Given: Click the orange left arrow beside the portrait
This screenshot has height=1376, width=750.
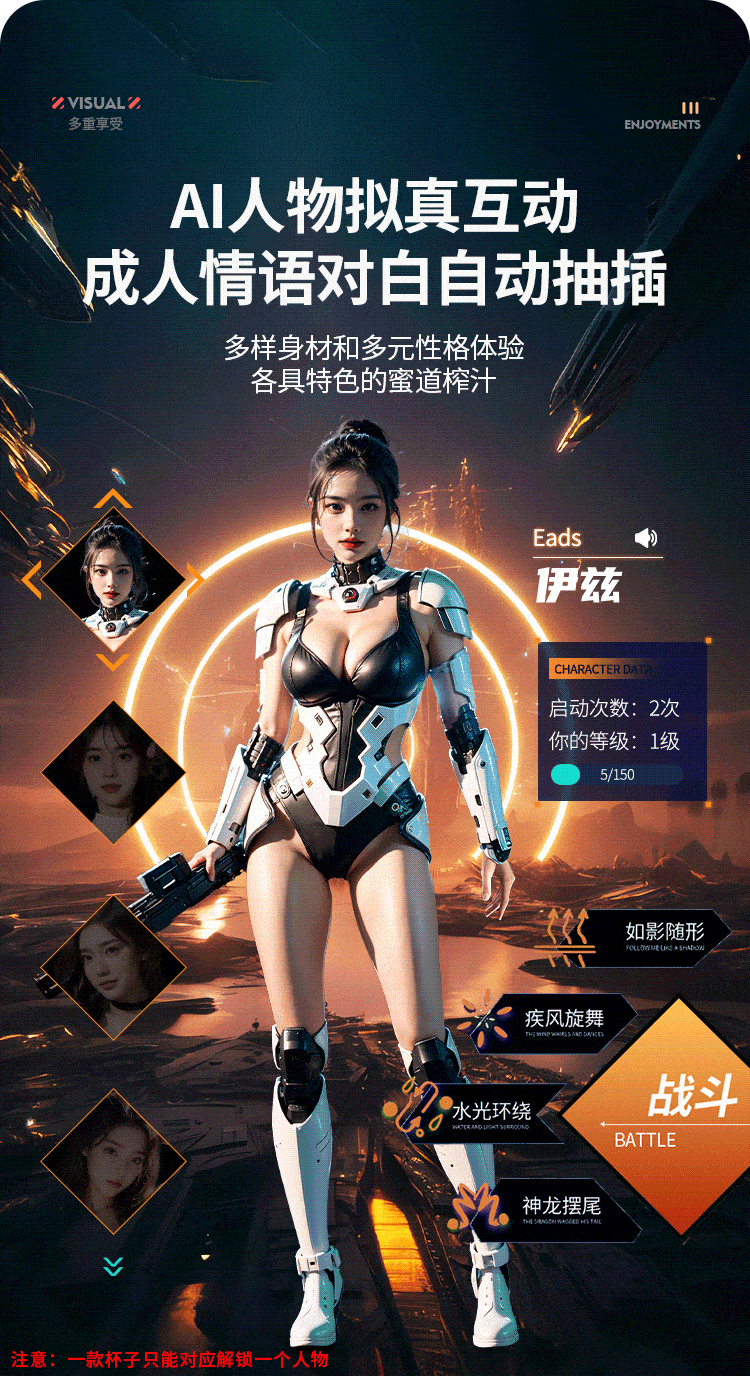Looking at the screenshot, I should pyautogui.click(x=32, y=579).
